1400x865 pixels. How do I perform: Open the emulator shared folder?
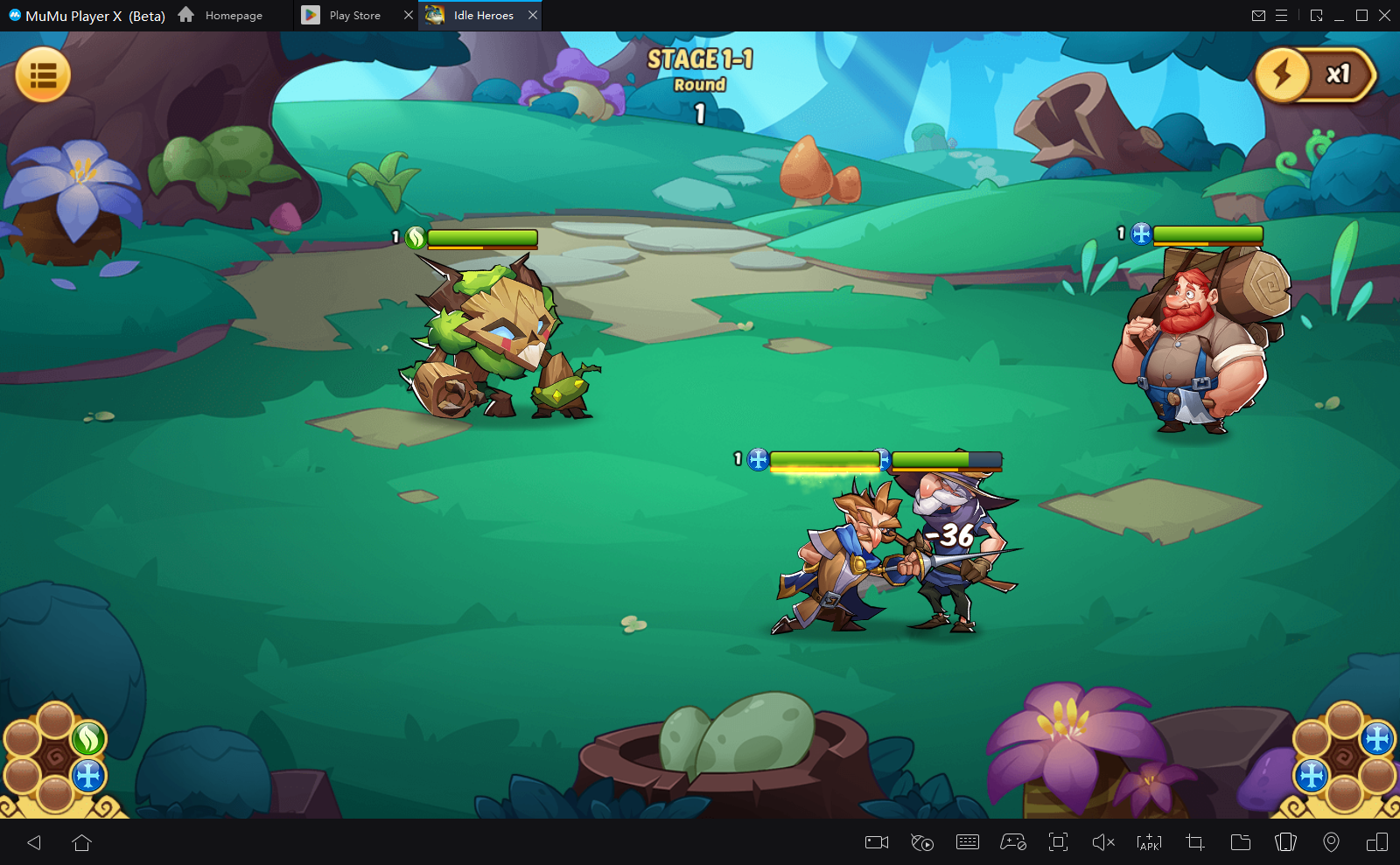click(1240, 842)
